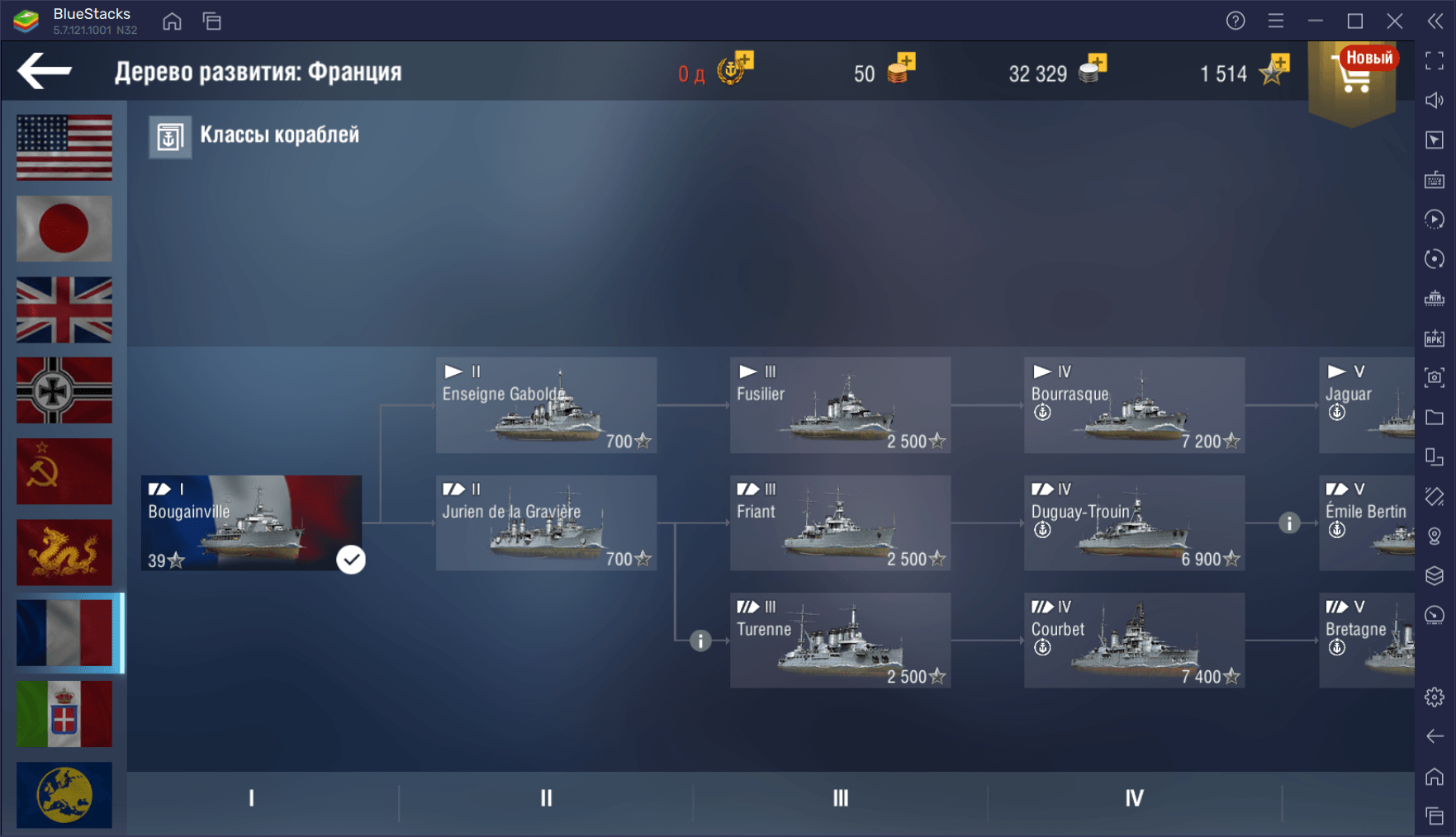The height and width of the screenshot is (837, 1456).
Task: Go back with the white arrow
Action: click(45, 71)
